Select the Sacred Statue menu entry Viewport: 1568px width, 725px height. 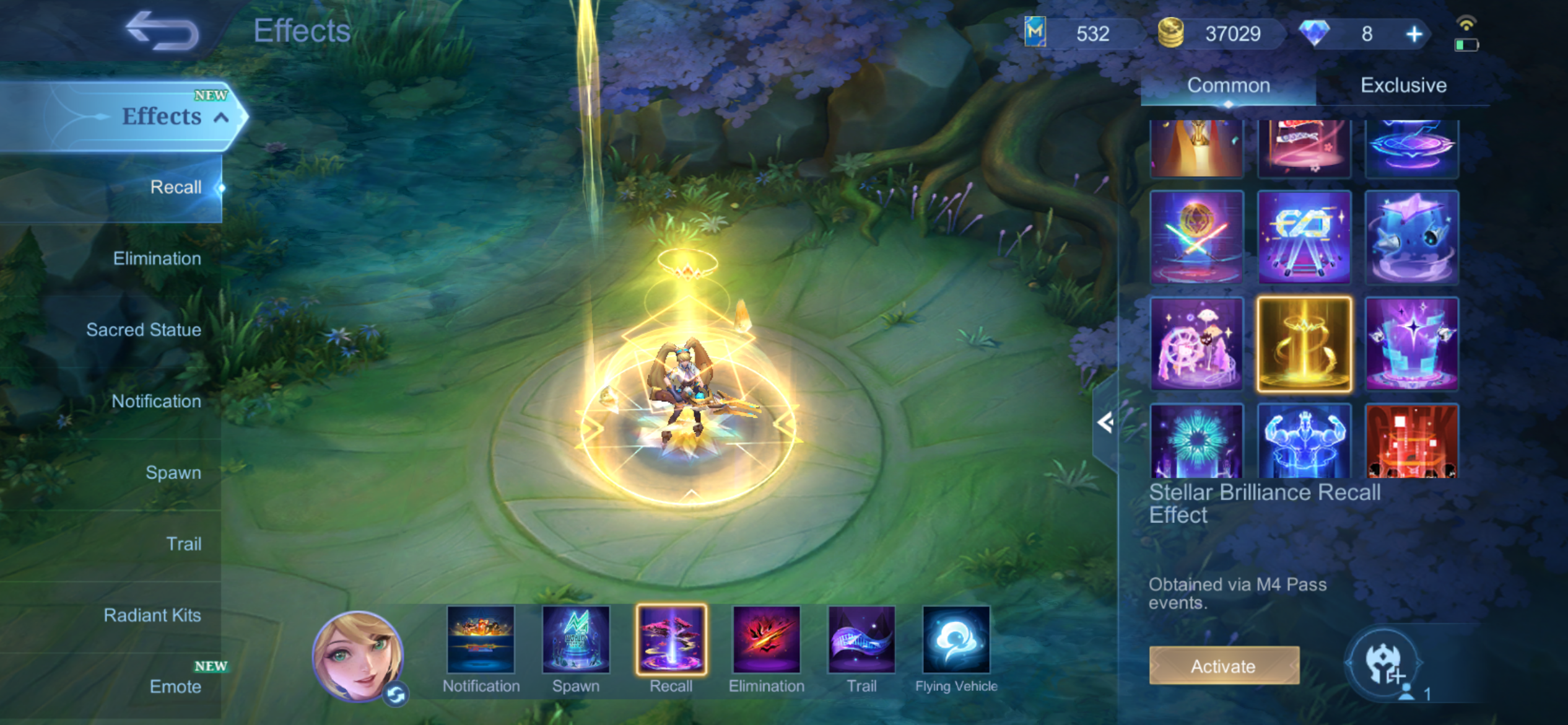pos(144,330)
